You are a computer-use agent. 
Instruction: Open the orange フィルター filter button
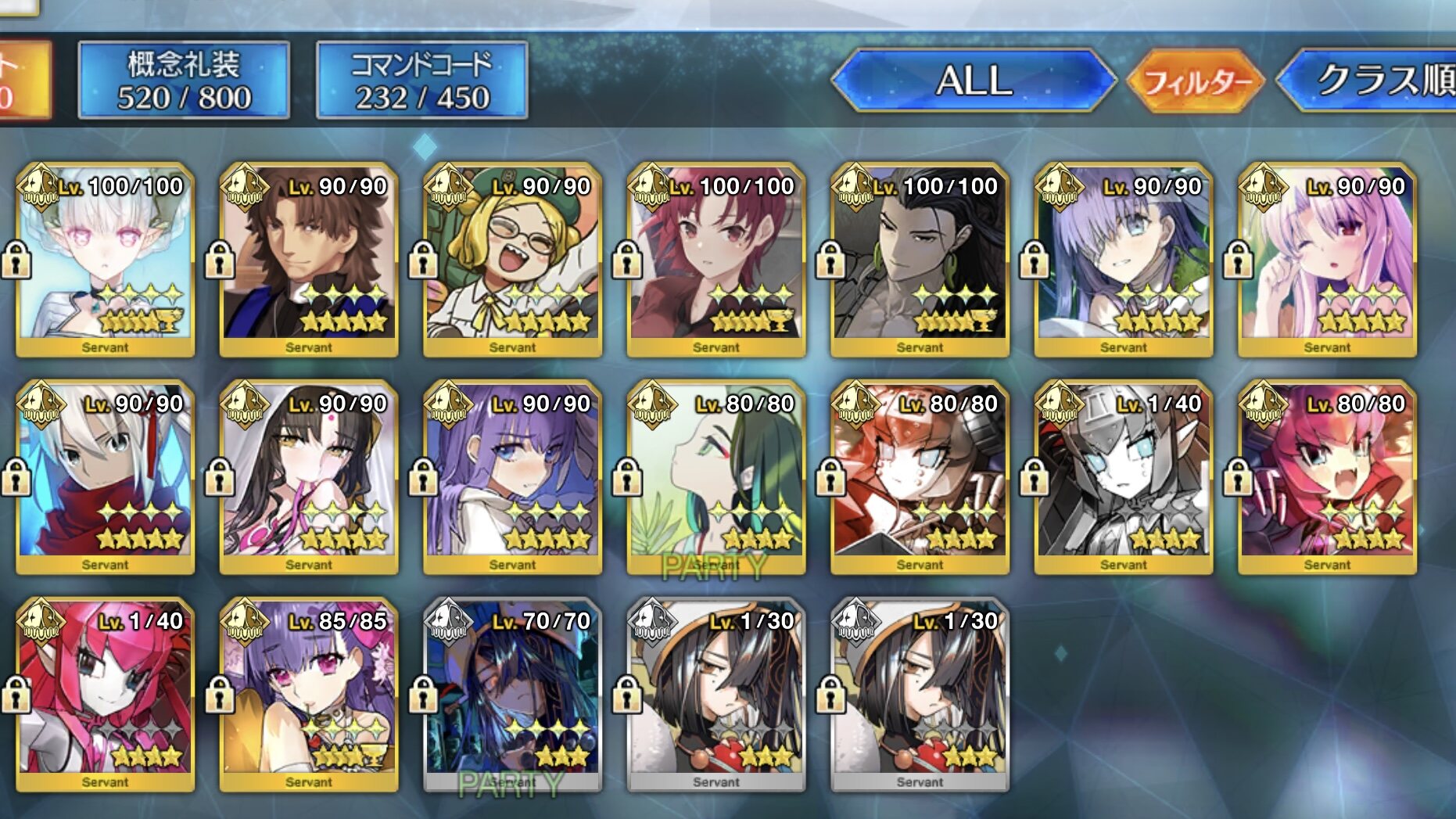point(1195,81)
